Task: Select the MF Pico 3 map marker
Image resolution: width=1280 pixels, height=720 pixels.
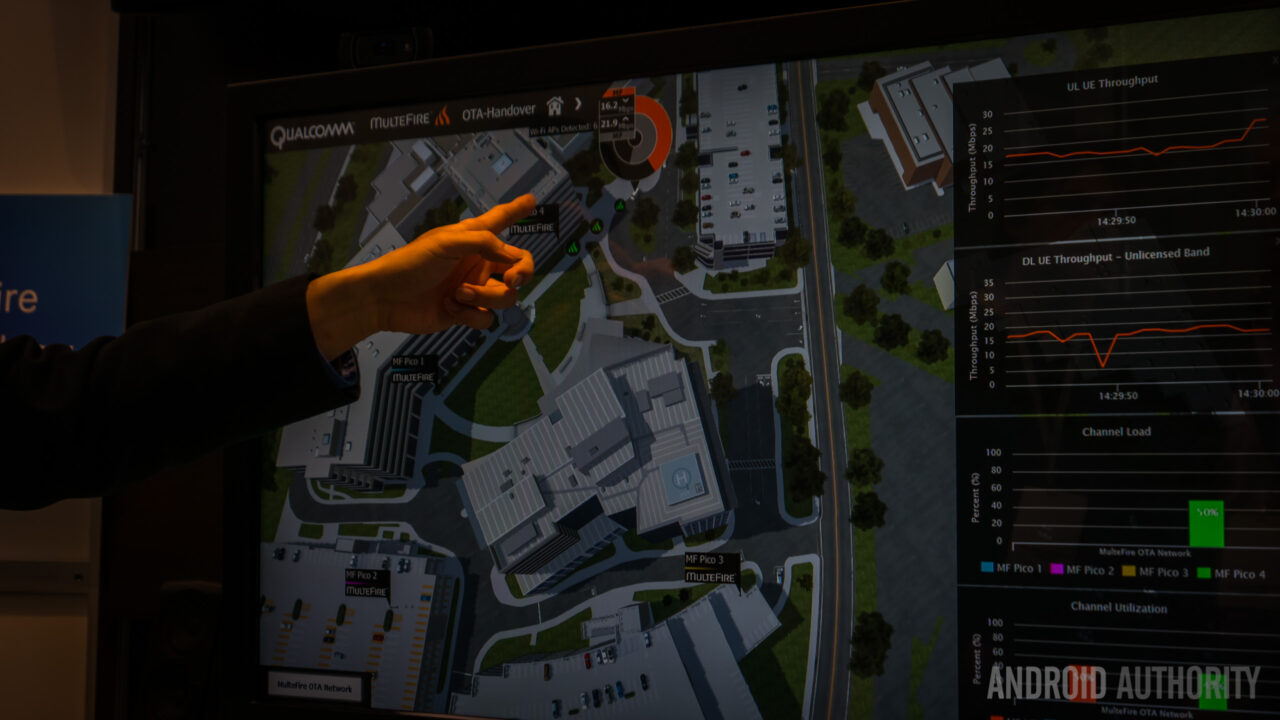Action: [712, 568]
